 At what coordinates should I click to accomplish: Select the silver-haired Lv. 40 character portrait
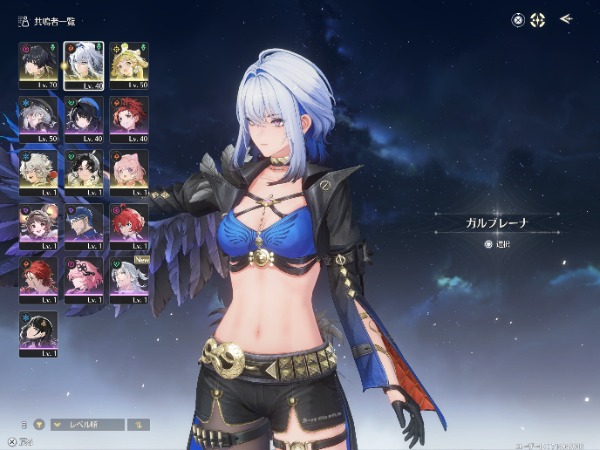tap(84, 65)
